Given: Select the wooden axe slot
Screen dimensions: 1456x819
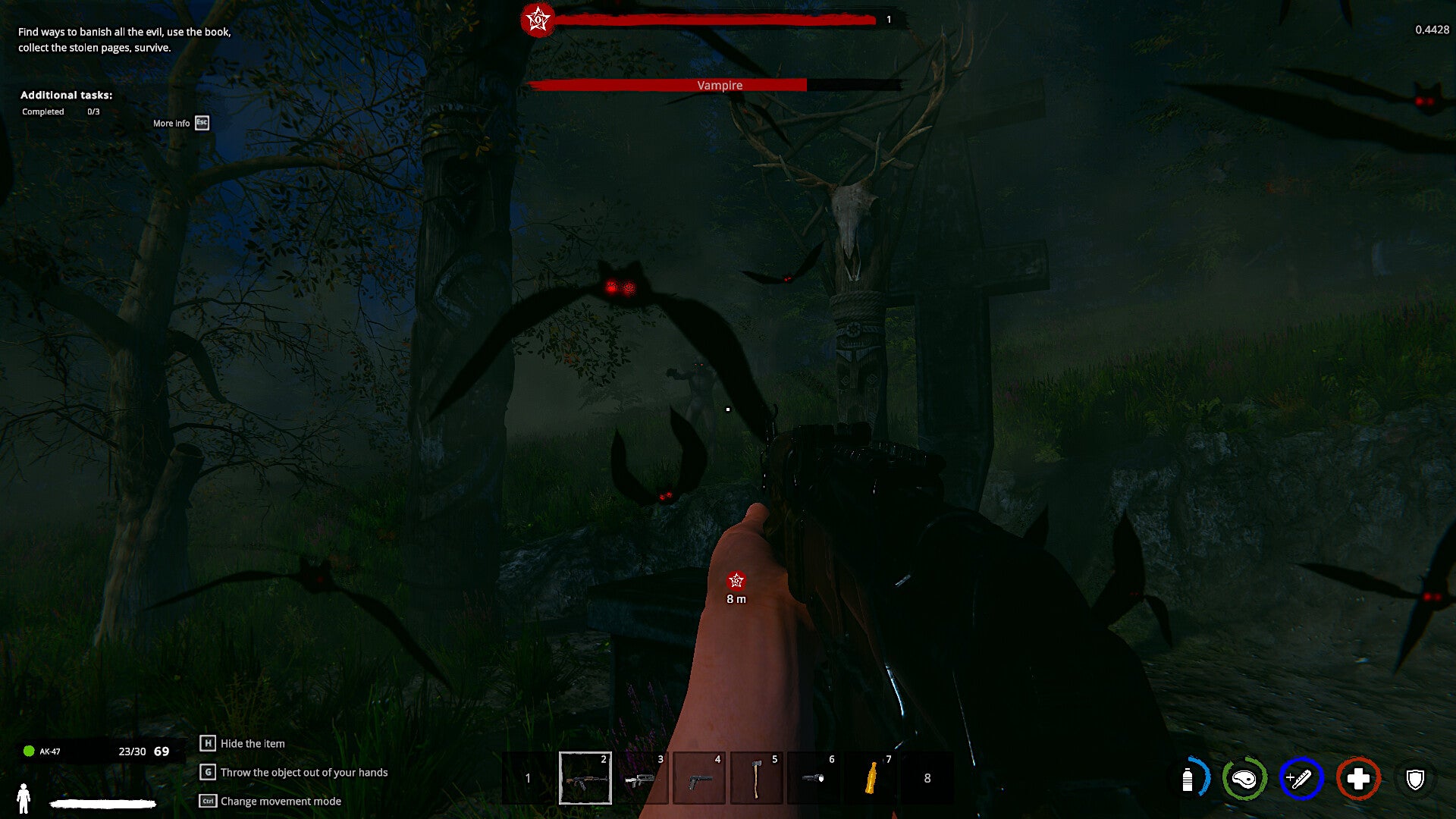Looking at the screenshot, I should coord(756,778).
